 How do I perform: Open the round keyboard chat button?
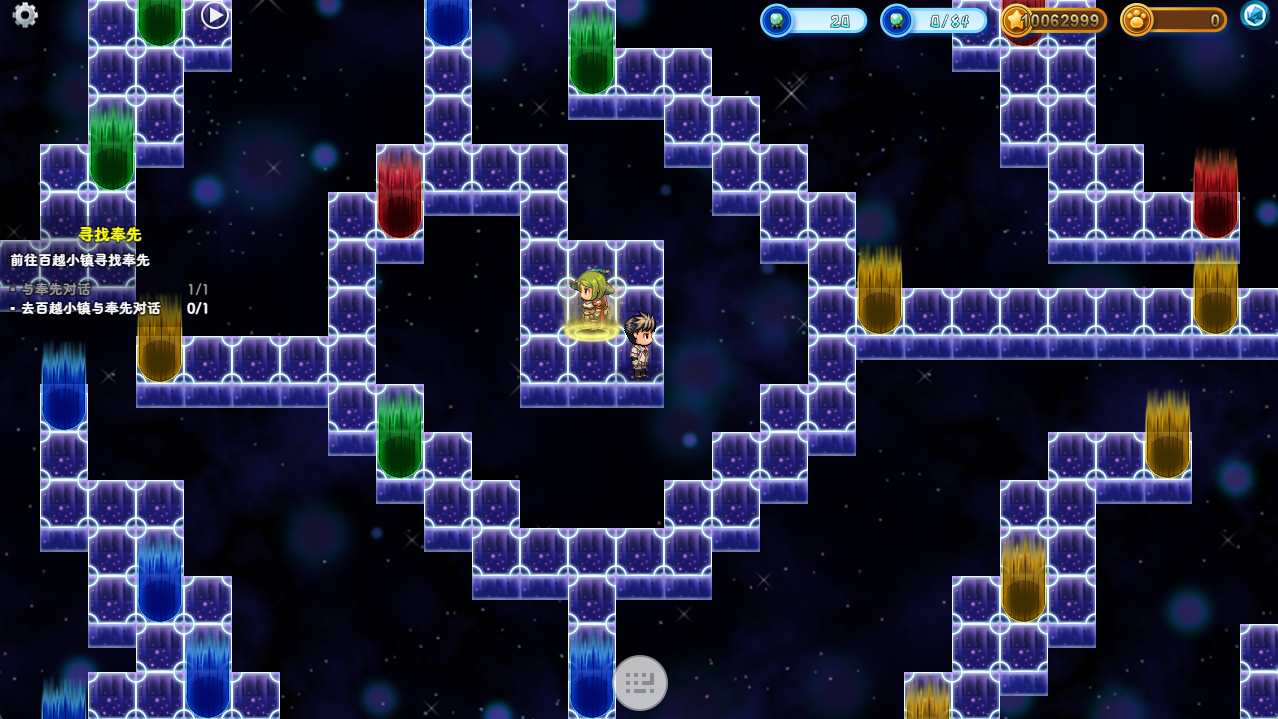pyautogui.click(x=640, y=683)
